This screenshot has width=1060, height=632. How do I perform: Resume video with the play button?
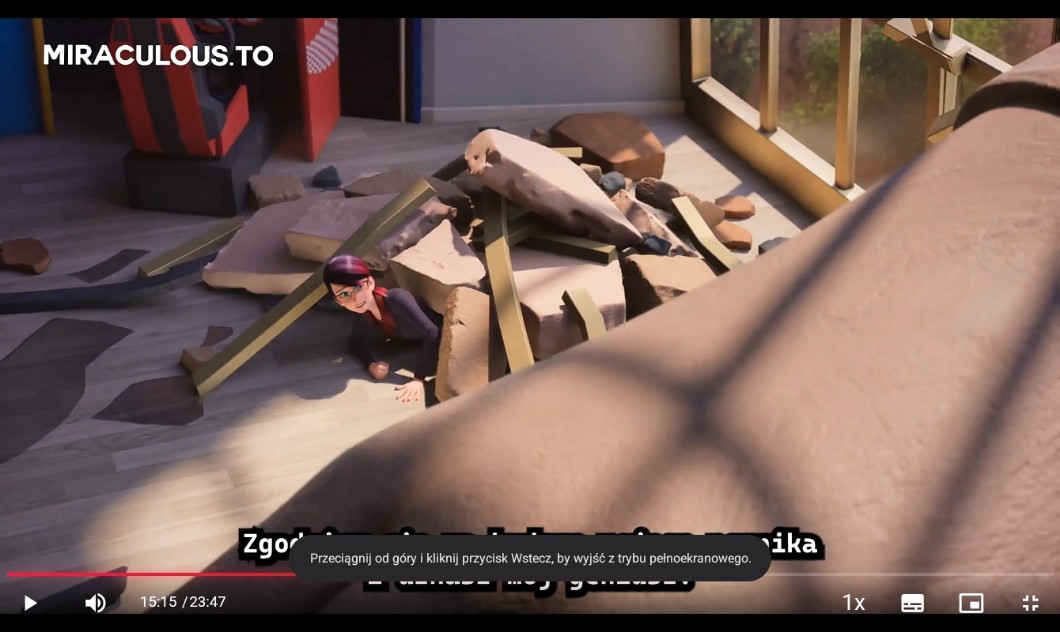[30, 603]
